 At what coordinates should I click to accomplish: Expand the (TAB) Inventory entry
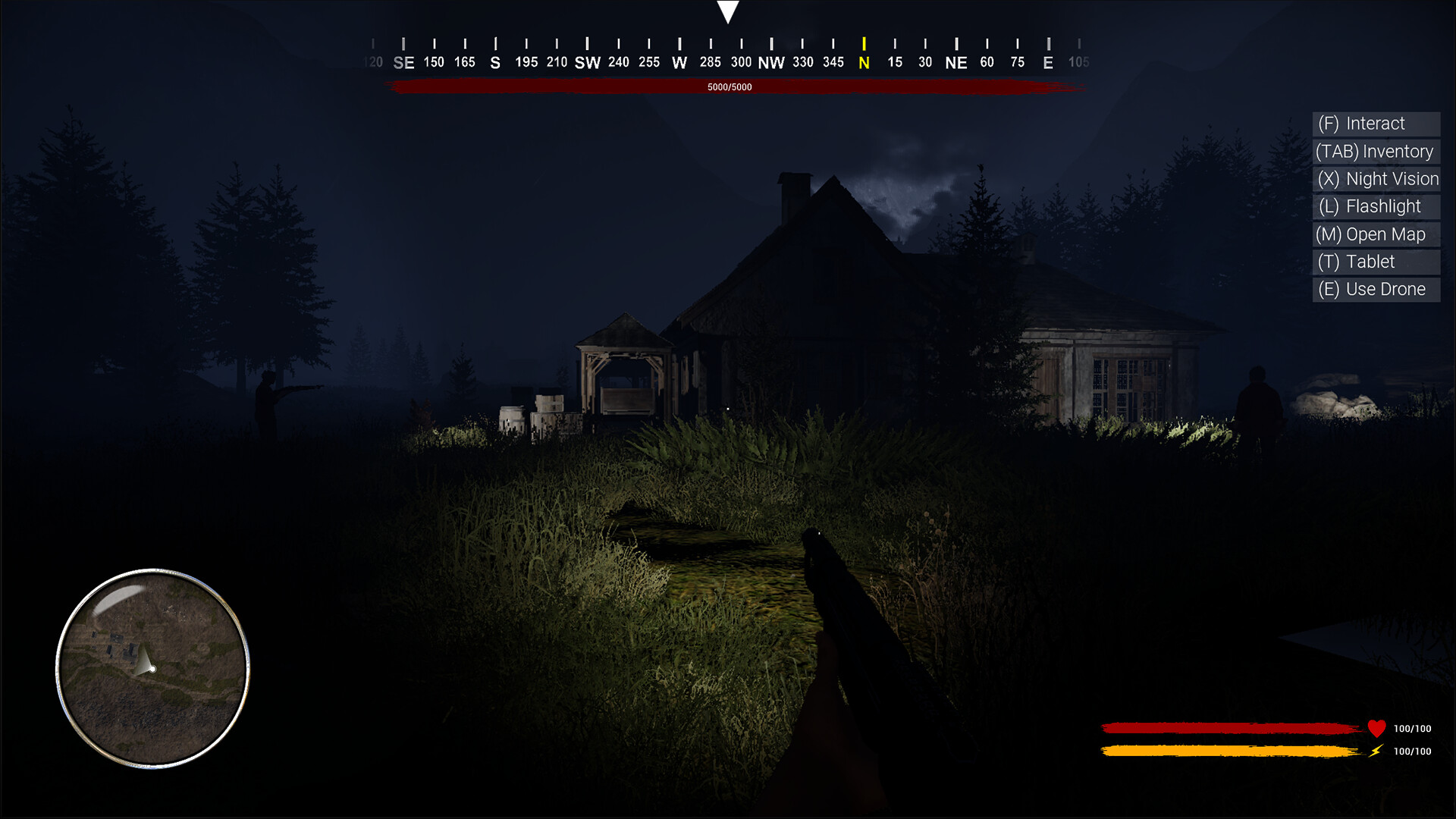1375,151
